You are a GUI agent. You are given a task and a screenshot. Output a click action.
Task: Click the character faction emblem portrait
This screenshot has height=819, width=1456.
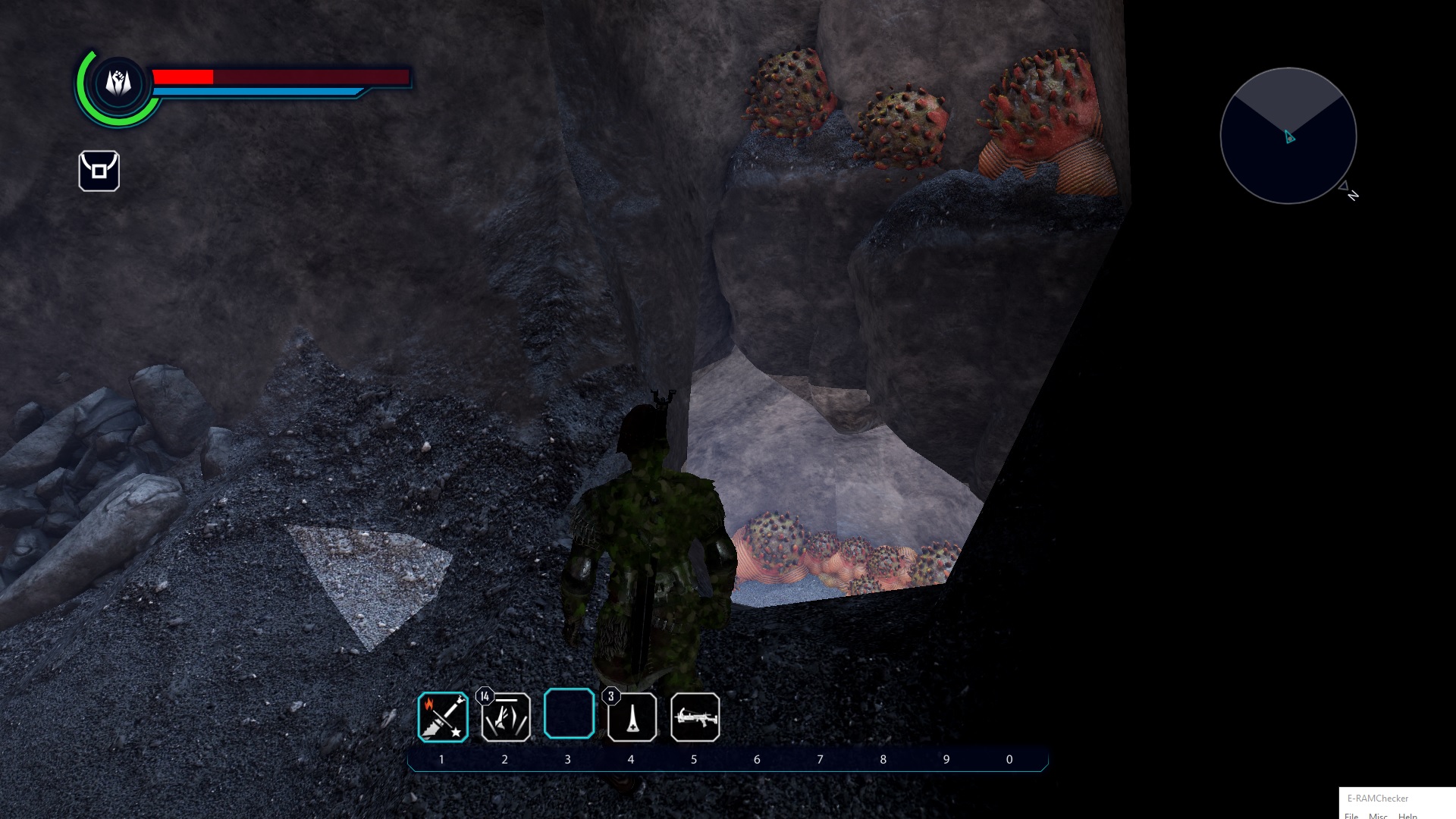pos(118,82)
